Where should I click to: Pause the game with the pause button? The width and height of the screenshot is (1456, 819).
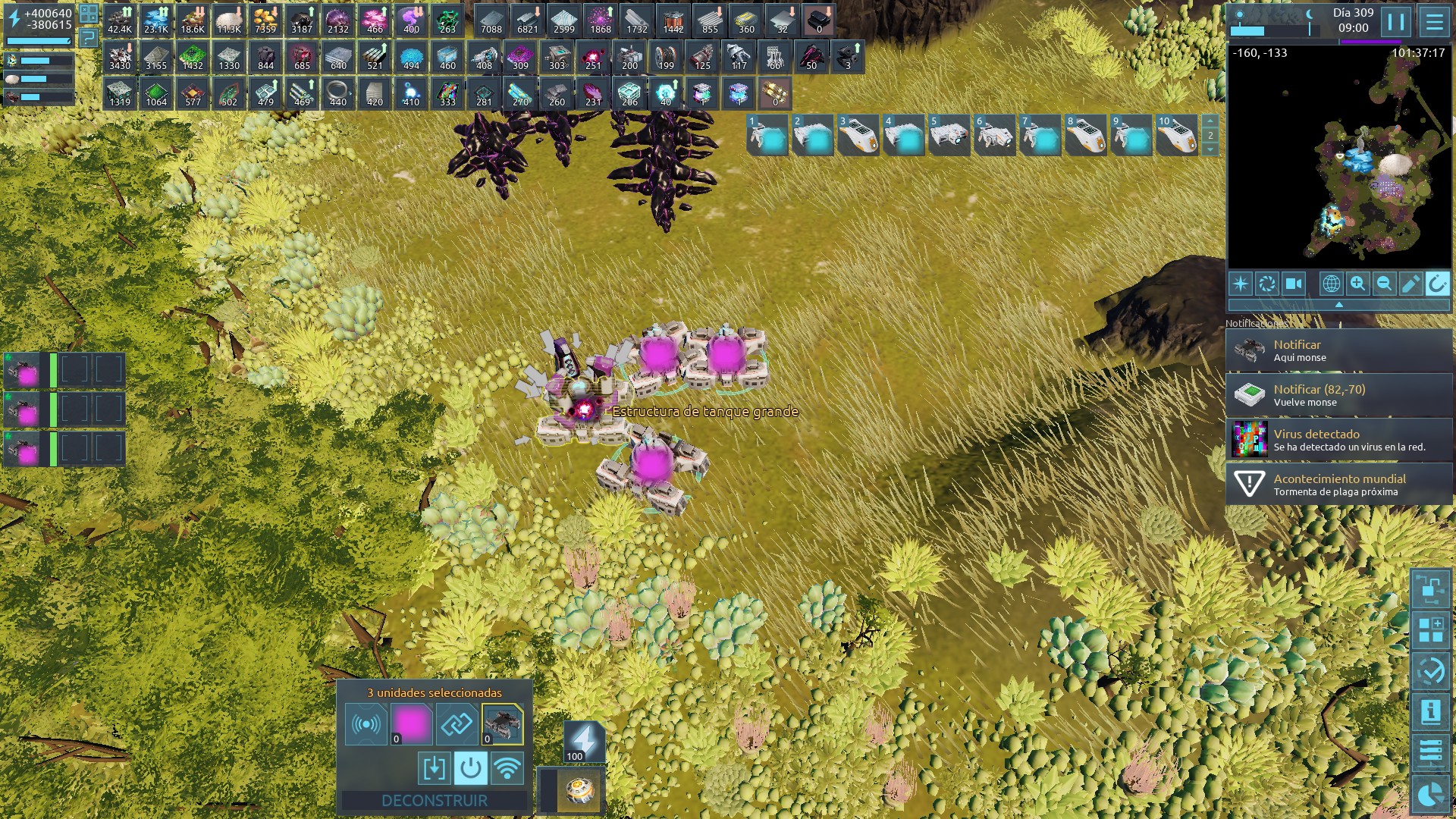tap(1395, 21)
